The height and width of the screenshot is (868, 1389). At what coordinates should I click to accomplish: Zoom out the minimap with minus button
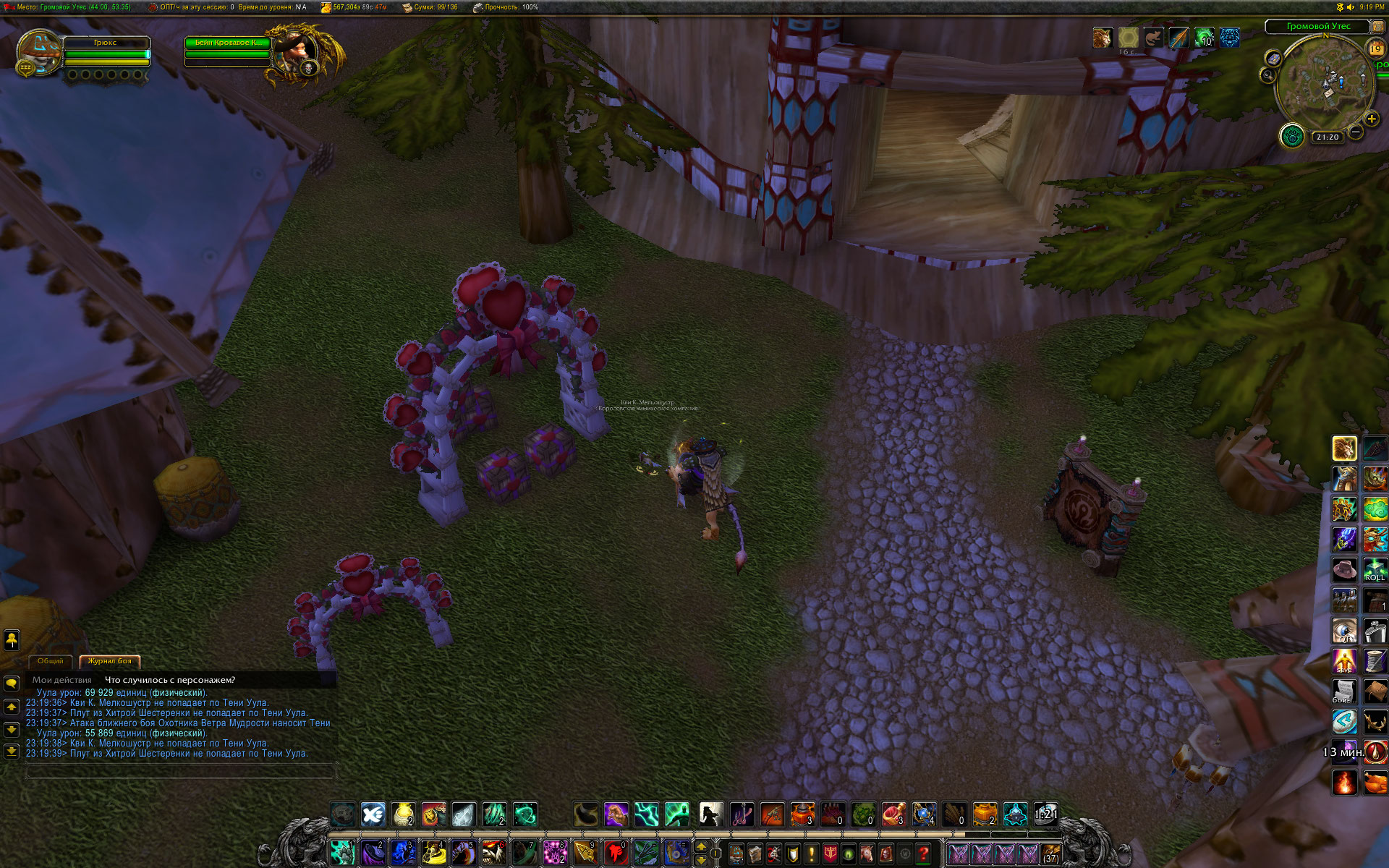pyautogui.click(x=1356, y=132)
